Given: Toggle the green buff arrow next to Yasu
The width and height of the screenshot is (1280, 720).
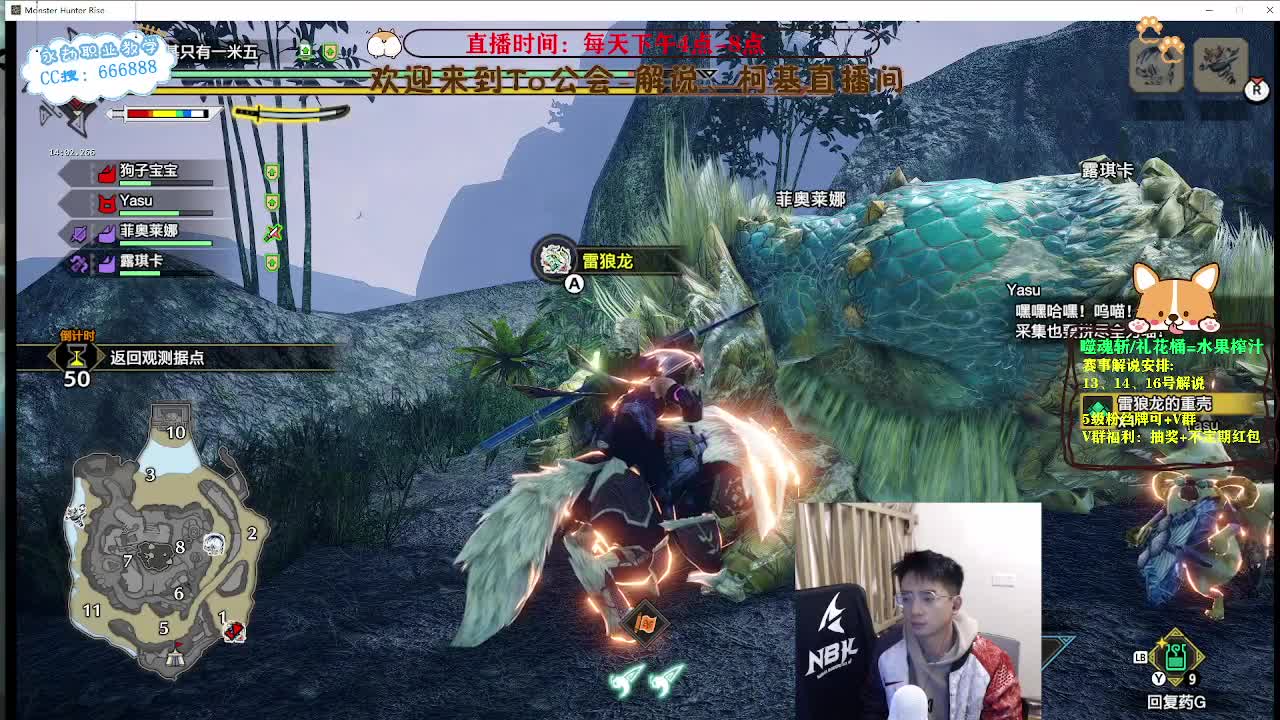Looking at the screenshot, I should coord(272,201).
